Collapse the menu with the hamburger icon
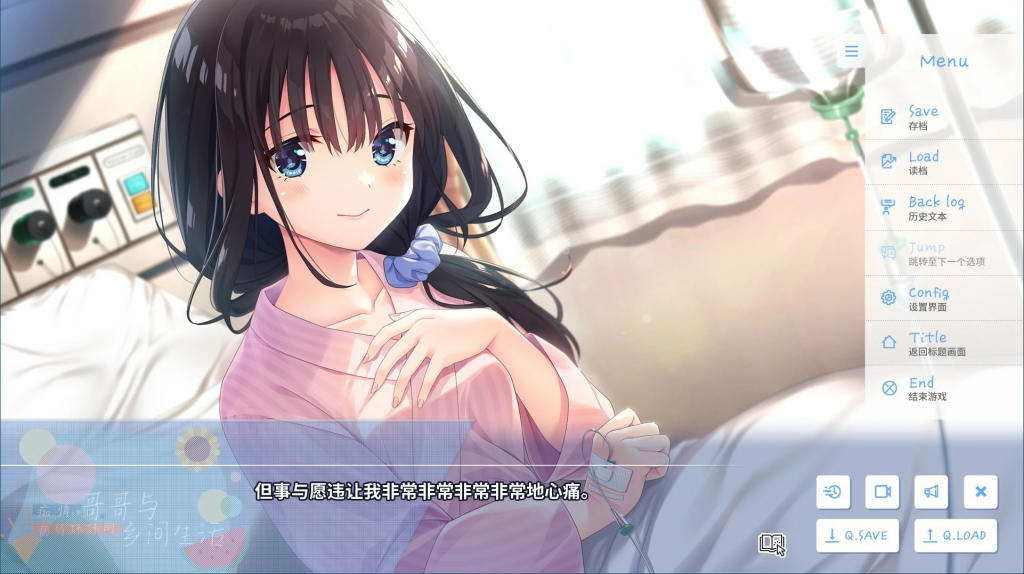Screen dimensions: 1024x574 (x=851, y=52)
